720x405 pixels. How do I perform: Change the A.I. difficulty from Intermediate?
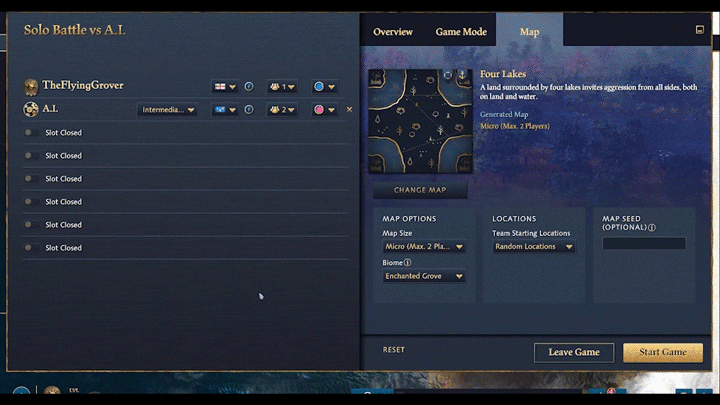(167, 110)
